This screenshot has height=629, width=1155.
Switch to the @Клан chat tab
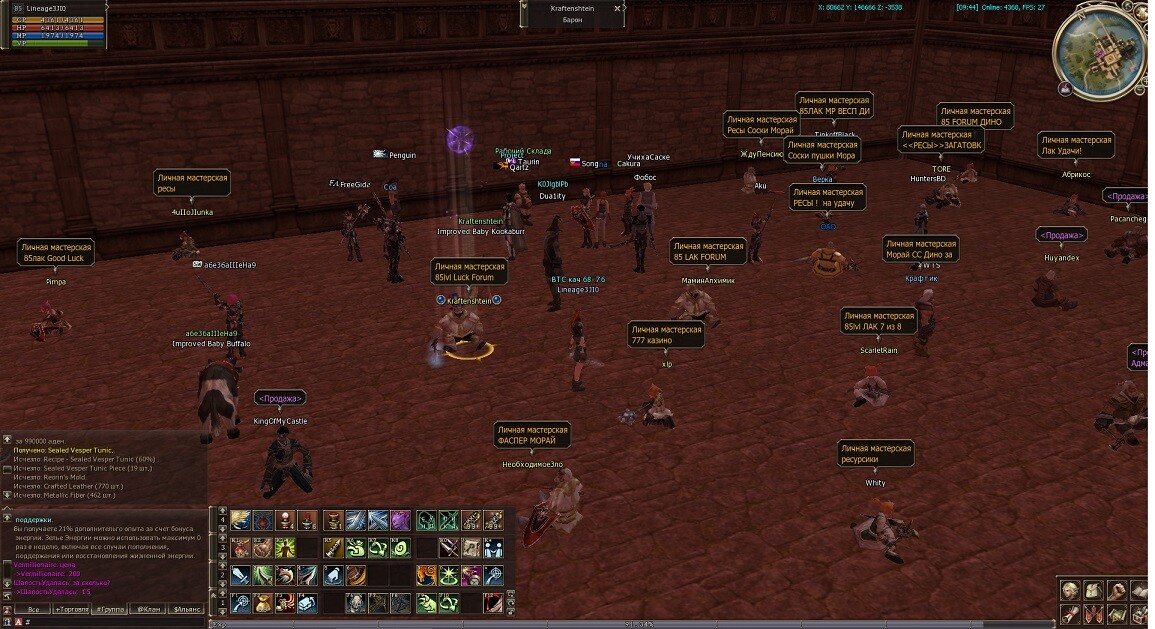pyautogui.click(x=148, y=608)
